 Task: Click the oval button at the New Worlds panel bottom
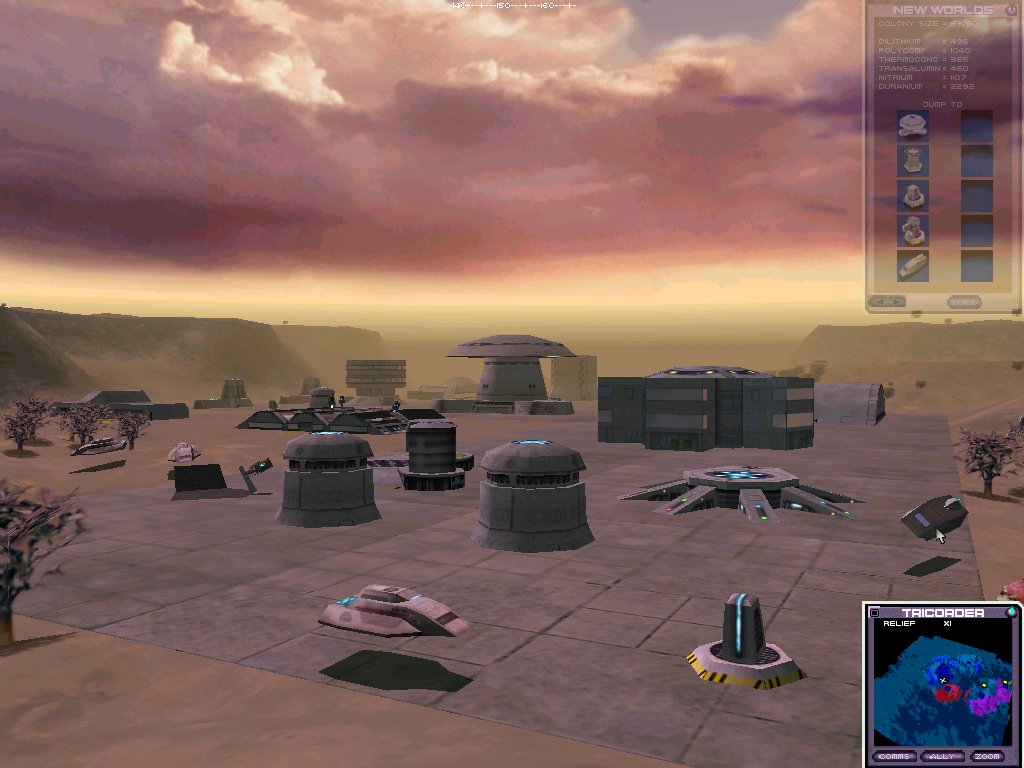tap(964, 301)
